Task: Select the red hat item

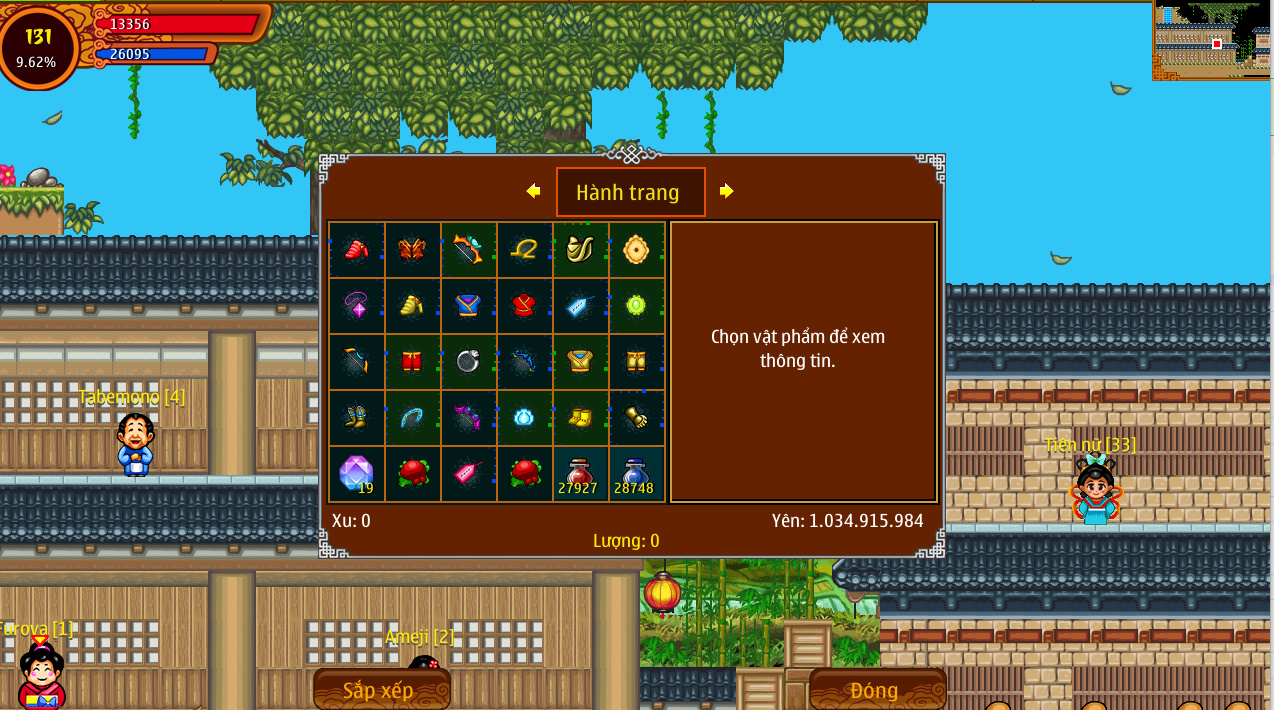Action: click(x=356, y=250)
